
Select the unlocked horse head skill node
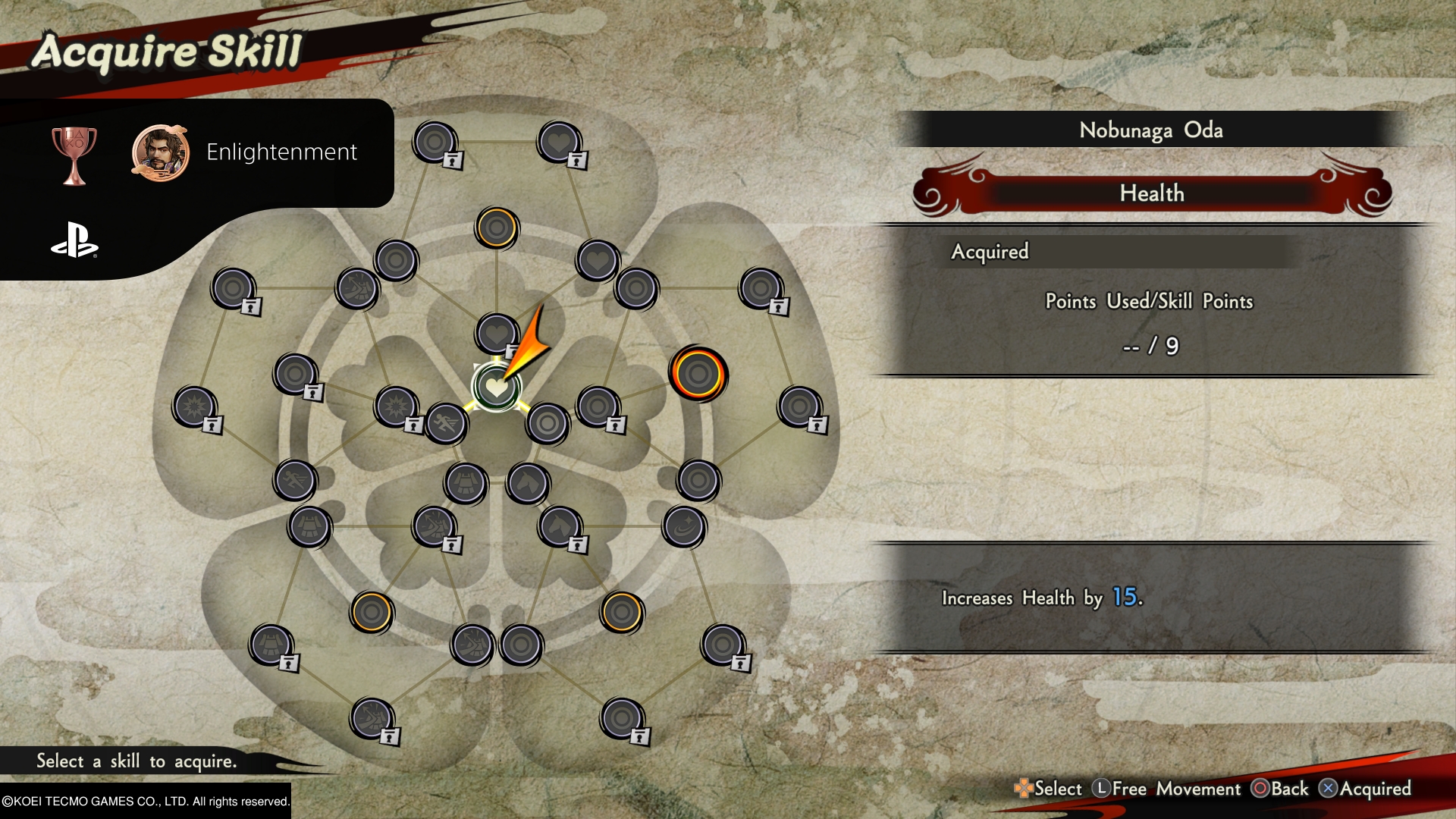pyautogui.click(x=528, y=483)
